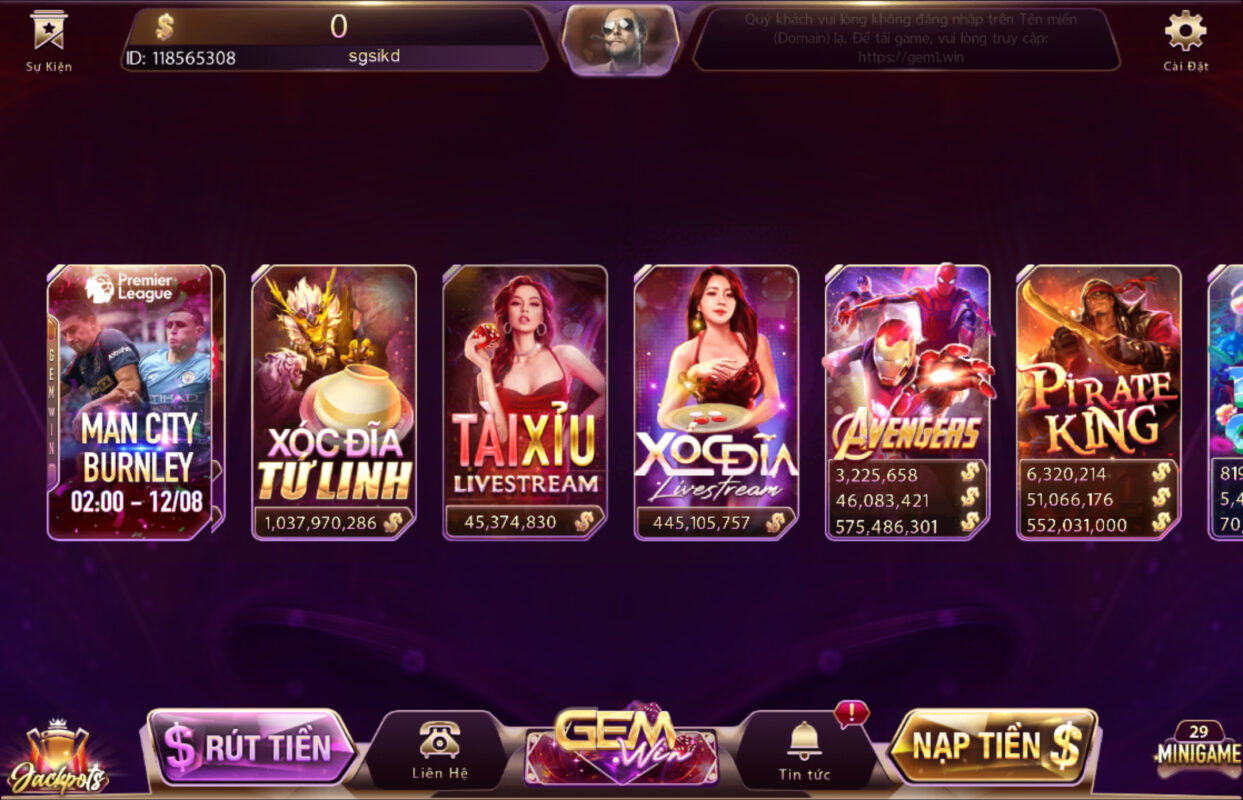Image resolution: width=1243 pixels, height=800 pixels.
Task: Click the Nạp Tiền deposit button
Action: [x=994, y=746]
